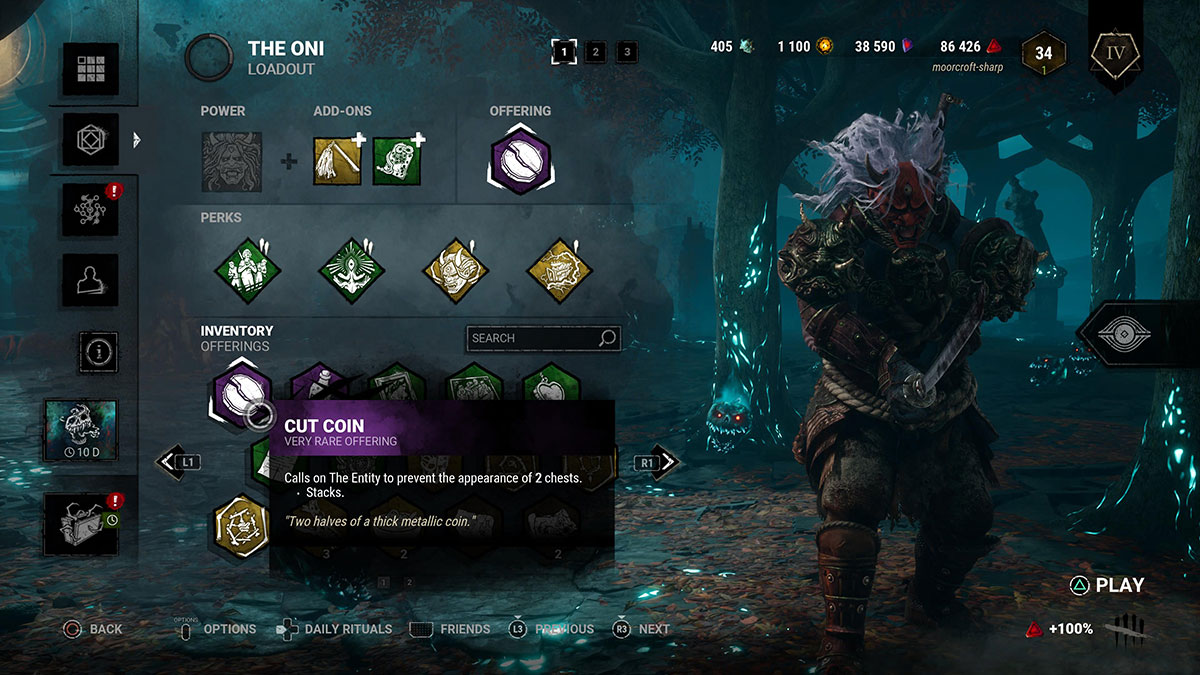Screen dimensions: 1200x675
Task: Select loadout preset 2
Action: [595, 51]
